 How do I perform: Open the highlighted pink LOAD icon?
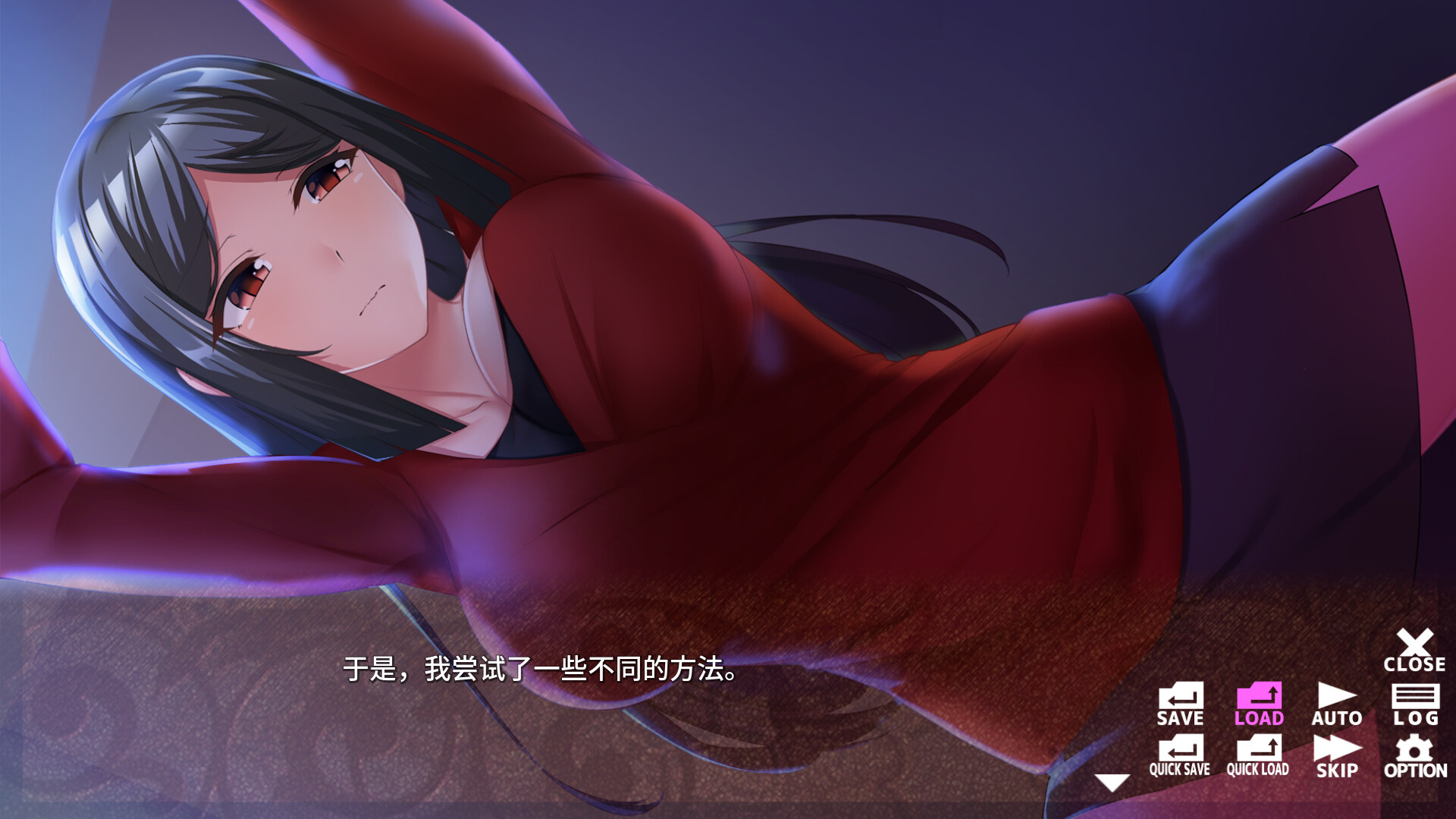[1259, 701]
